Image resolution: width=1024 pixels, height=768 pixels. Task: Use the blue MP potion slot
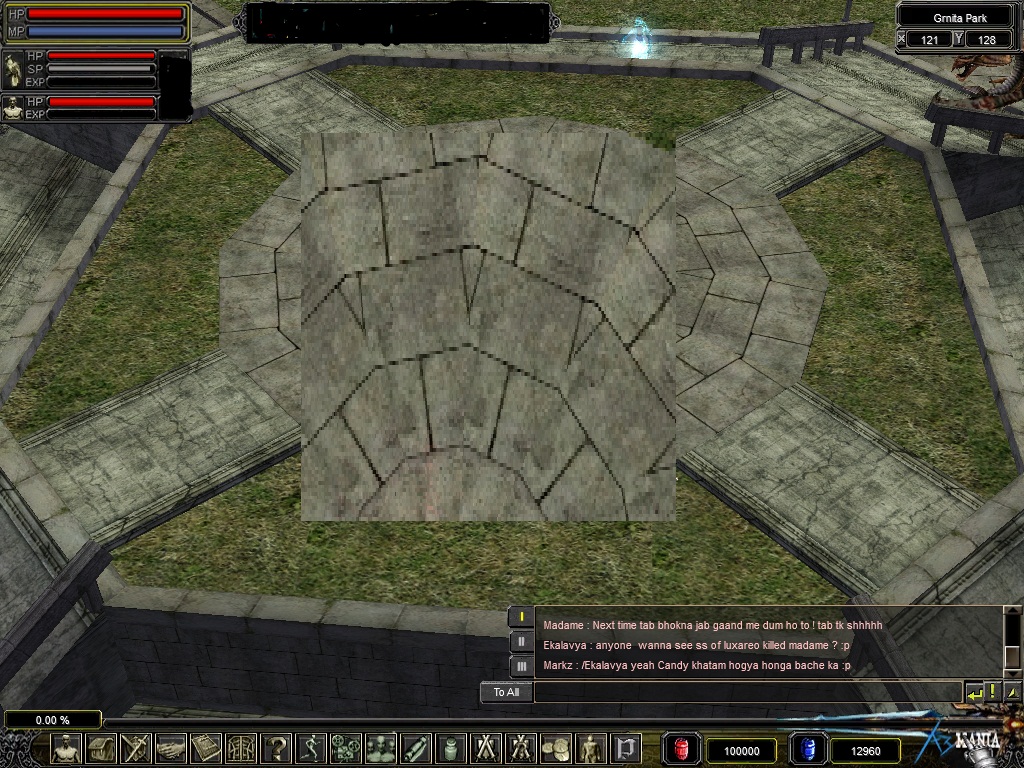click(808, 749)
